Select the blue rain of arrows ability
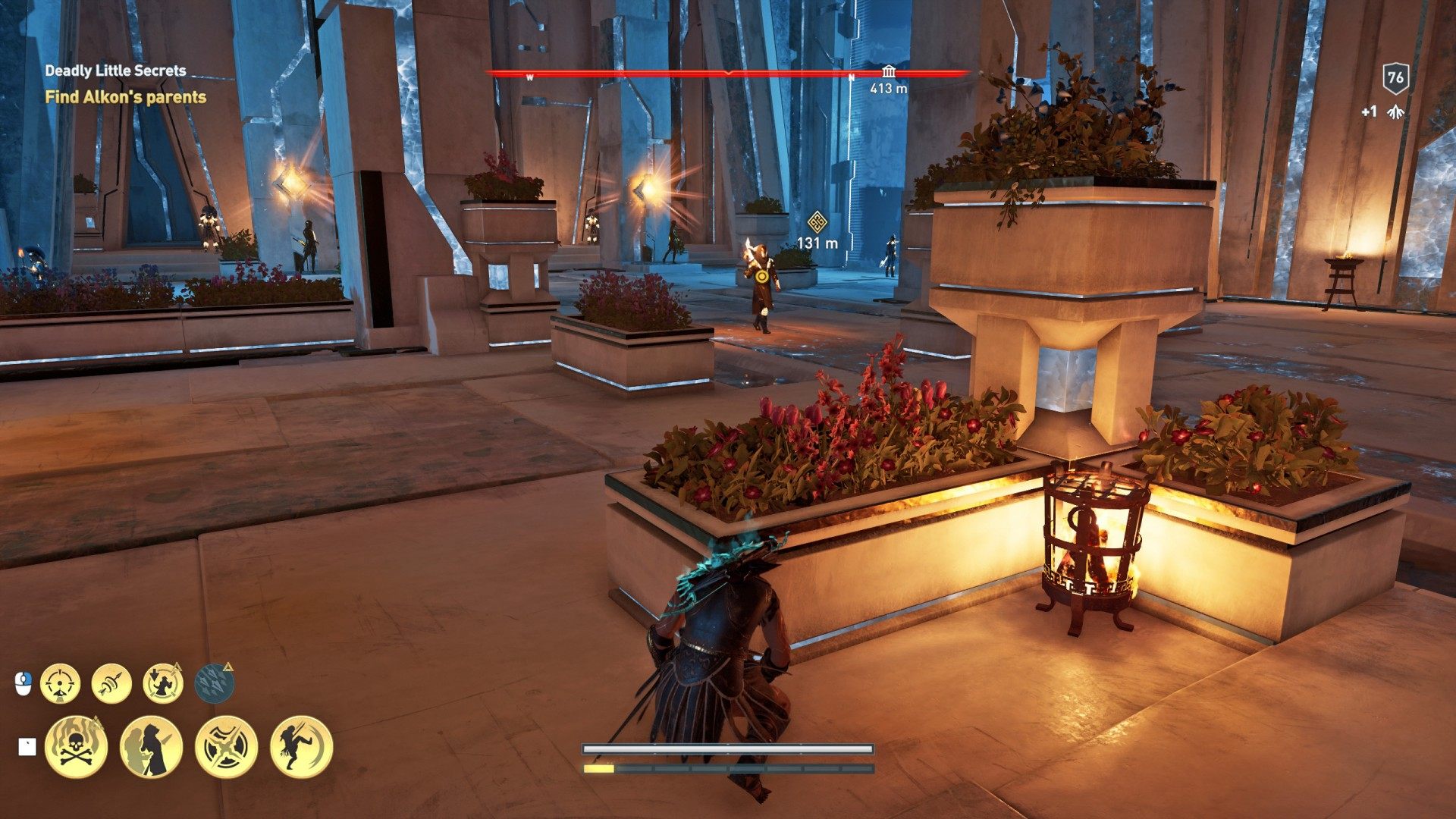Screen dimensions: 1456x819 [x=214, y=683]
